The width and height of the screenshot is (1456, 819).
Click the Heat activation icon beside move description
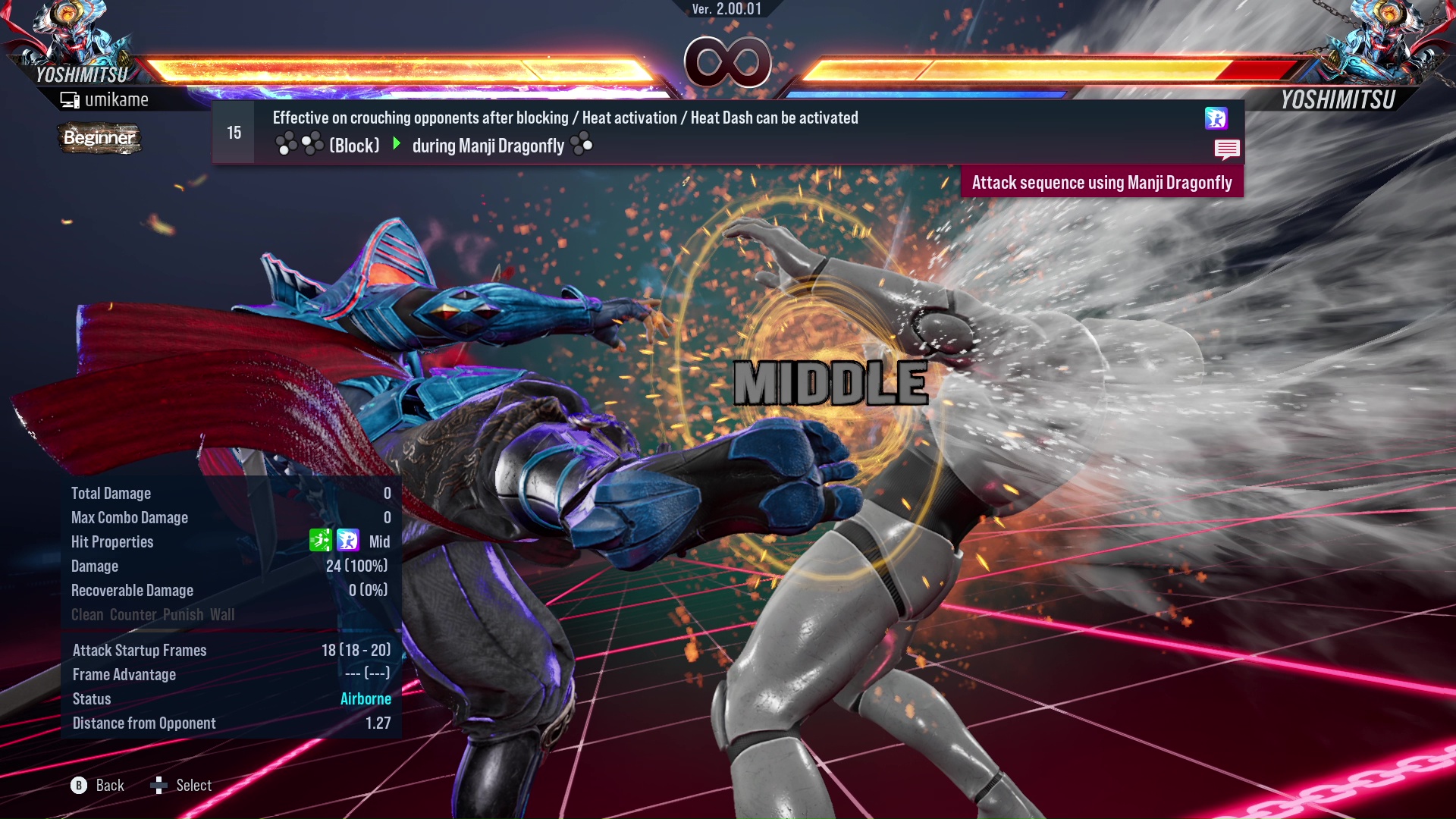[1216, 119]
